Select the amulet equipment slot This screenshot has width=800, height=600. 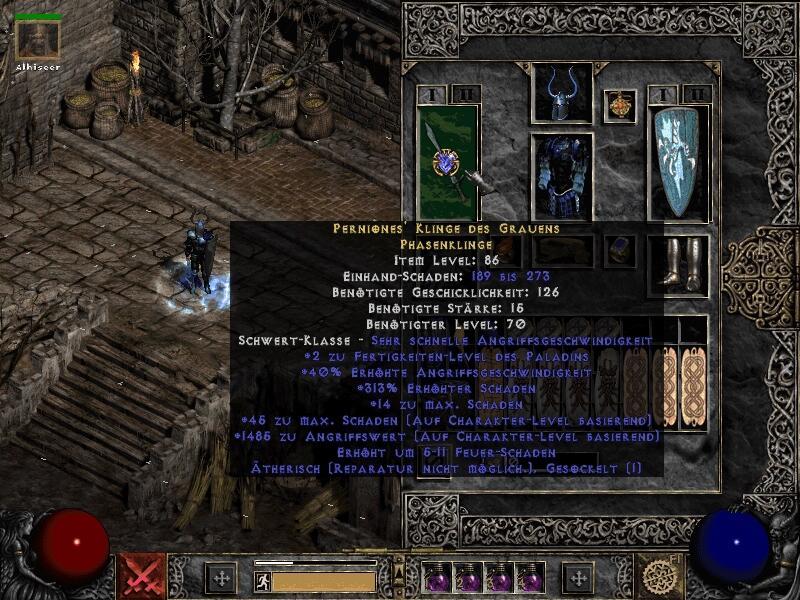point(626,106)
